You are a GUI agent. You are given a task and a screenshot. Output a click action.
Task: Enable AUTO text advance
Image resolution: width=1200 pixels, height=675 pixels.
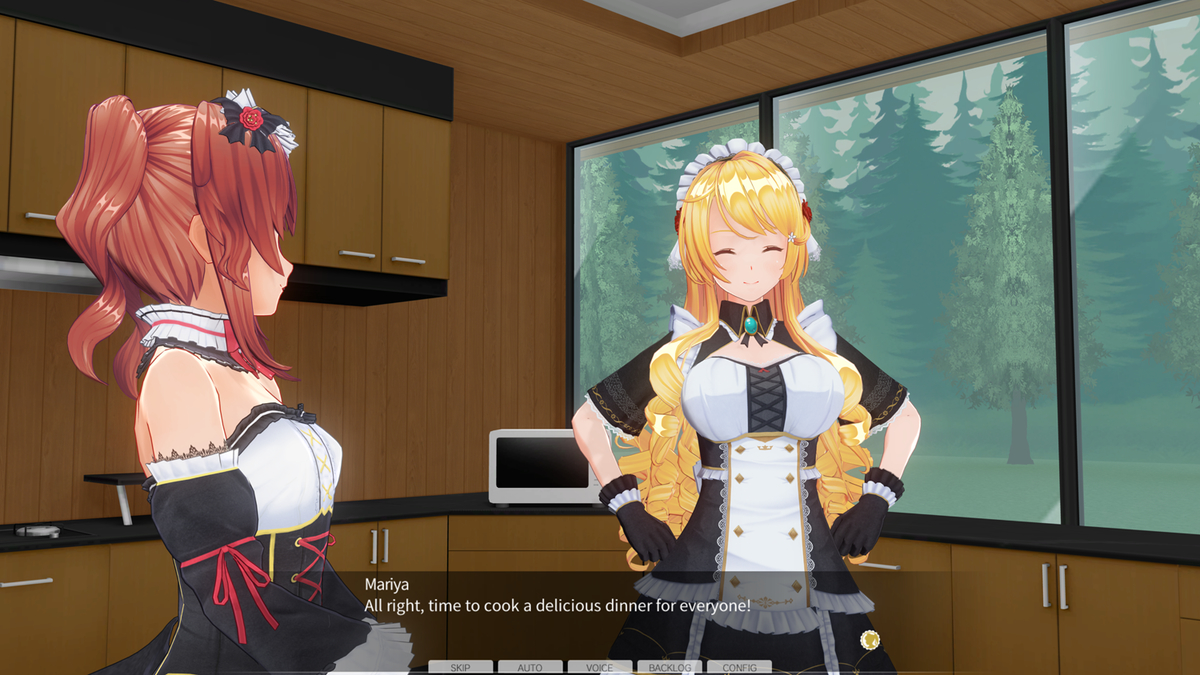point(530,667)
